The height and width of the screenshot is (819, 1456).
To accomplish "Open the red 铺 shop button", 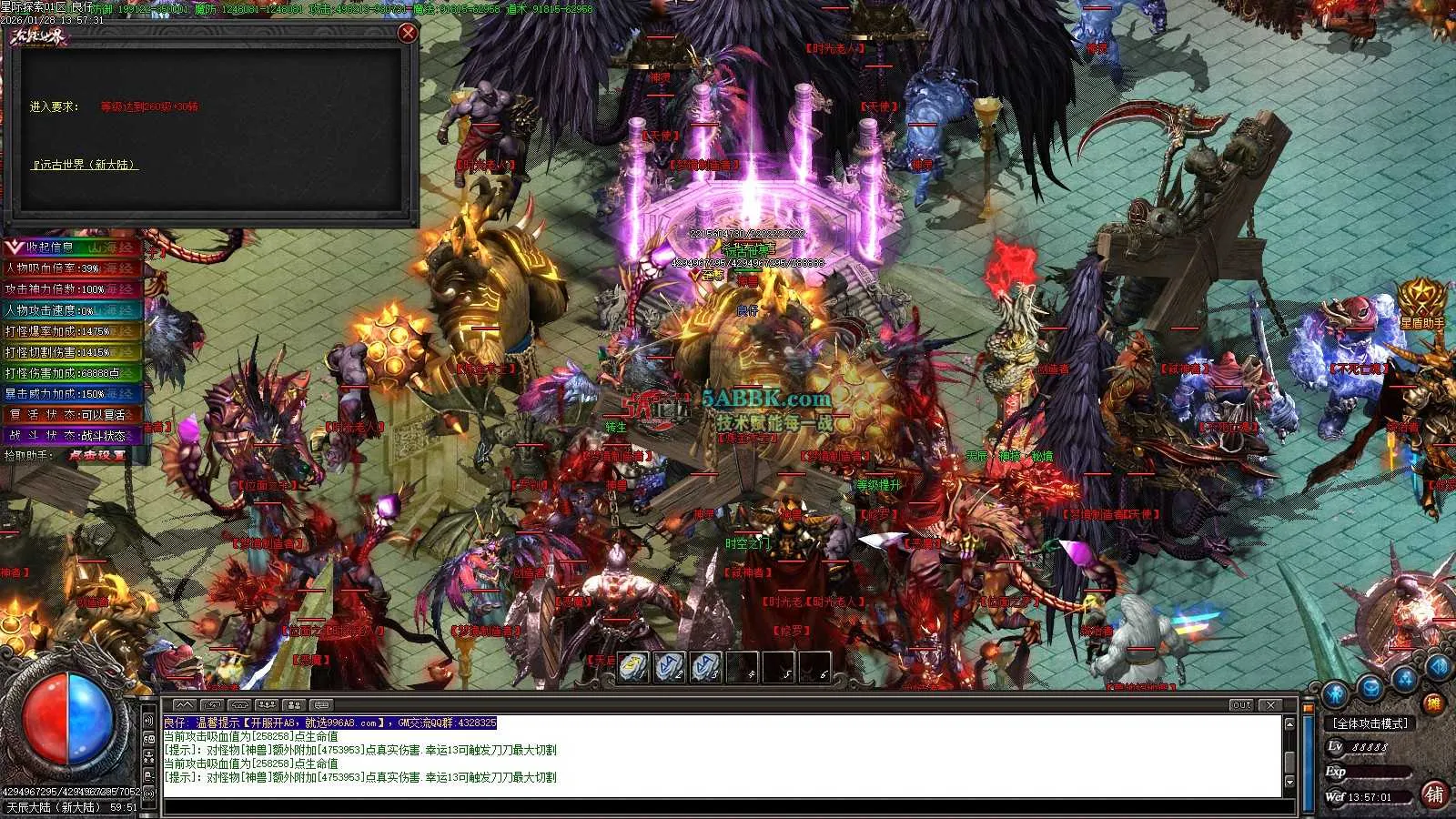I will click(1434, 794).
